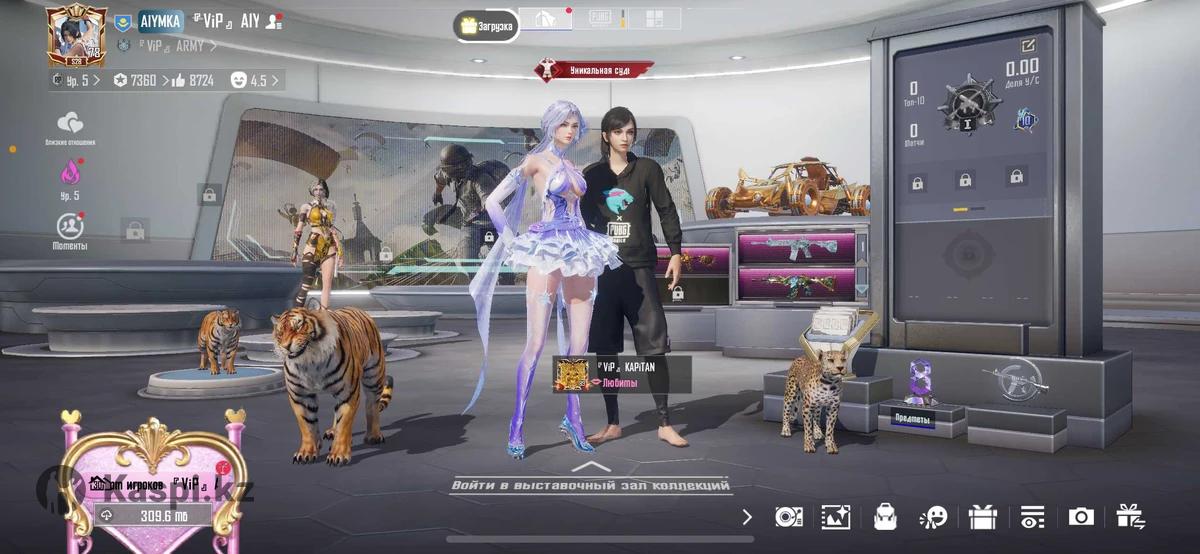
Task: Open the gift box icon
Action: (x=983, y=517)
